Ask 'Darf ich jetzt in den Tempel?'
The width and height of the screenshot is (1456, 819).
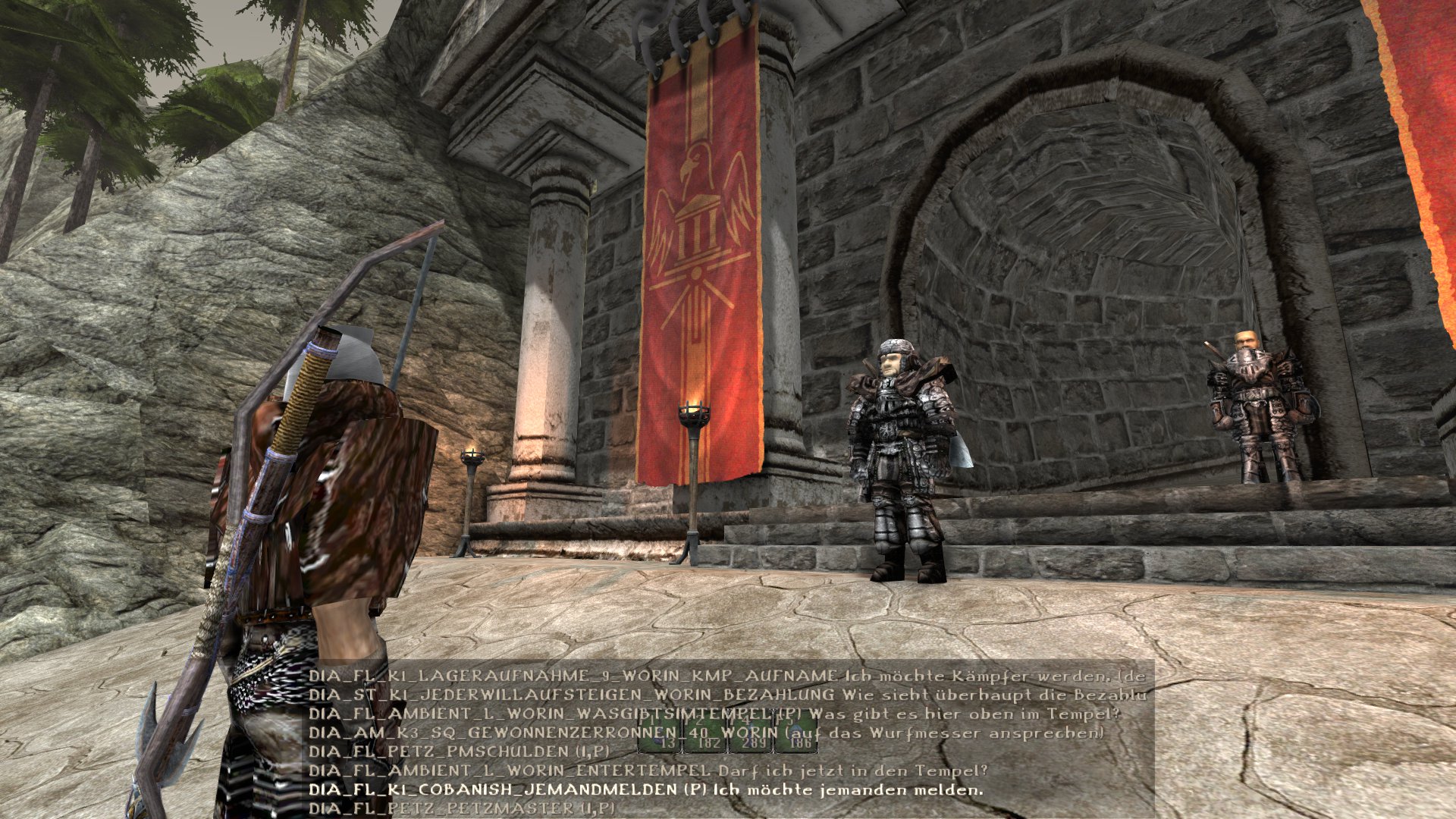(x=648, y=770)
